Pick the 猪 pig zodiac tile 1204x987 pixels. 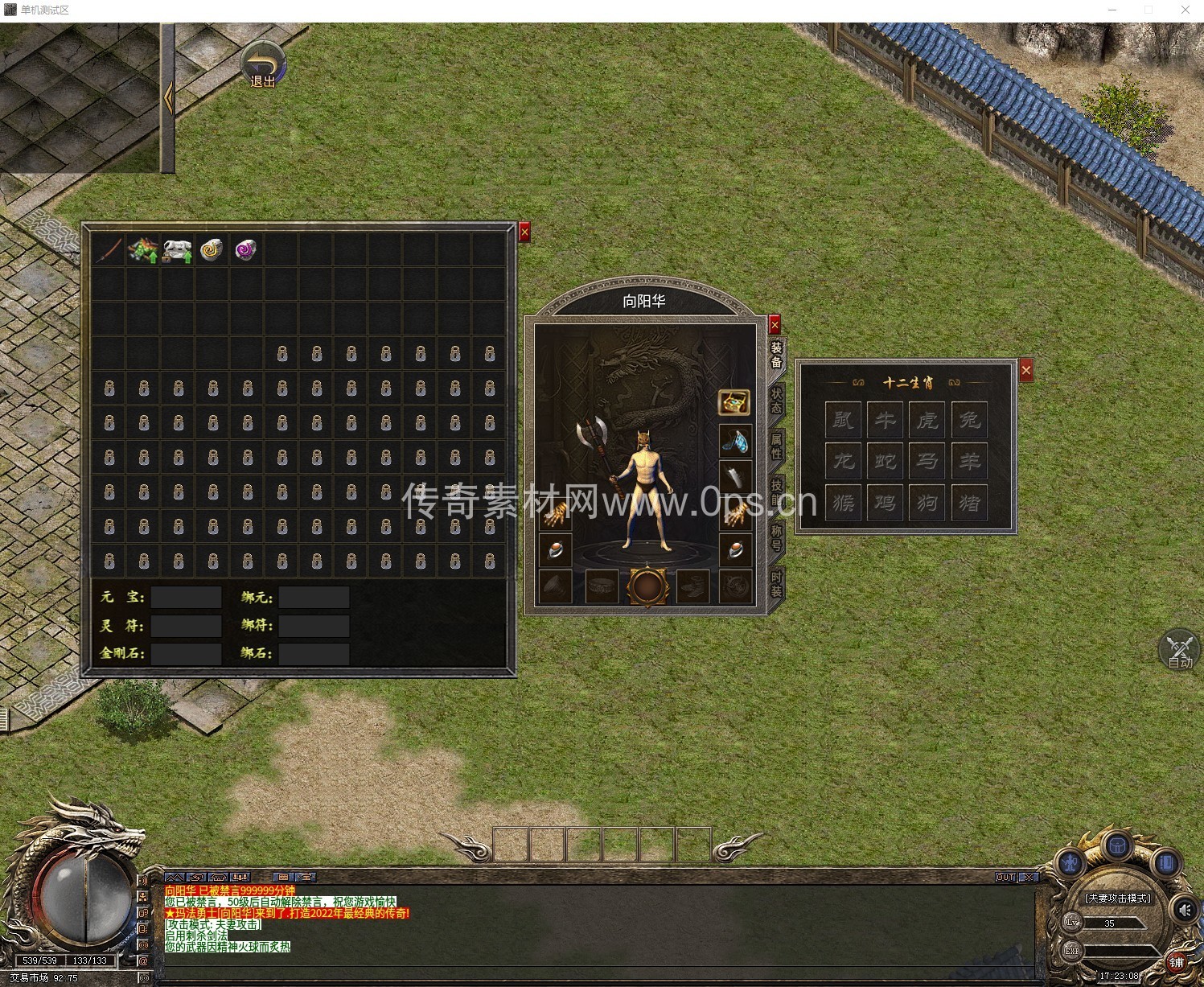tap(969, 503)
